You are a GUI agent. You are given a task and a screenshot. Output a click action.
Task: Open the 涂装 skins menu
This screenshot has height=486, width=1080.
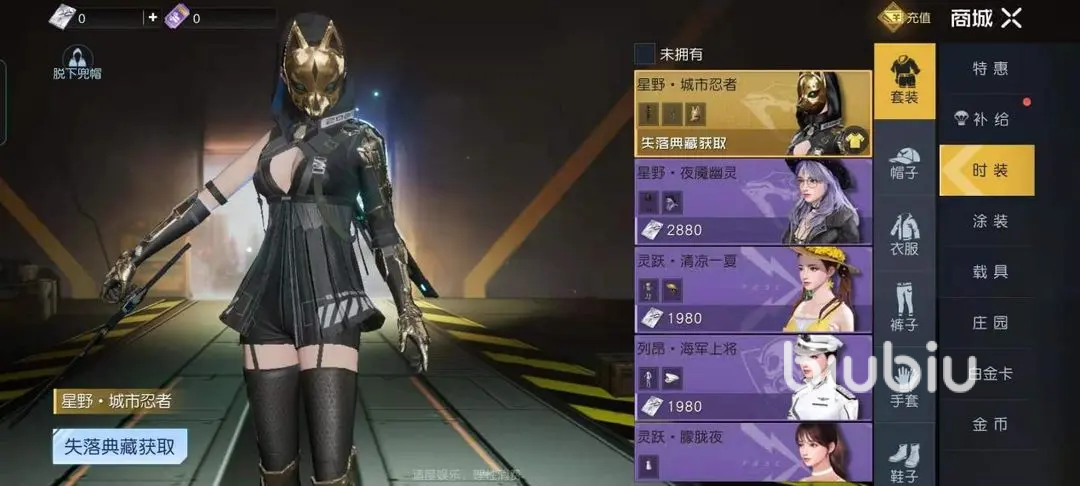click(x=990, y=221)
